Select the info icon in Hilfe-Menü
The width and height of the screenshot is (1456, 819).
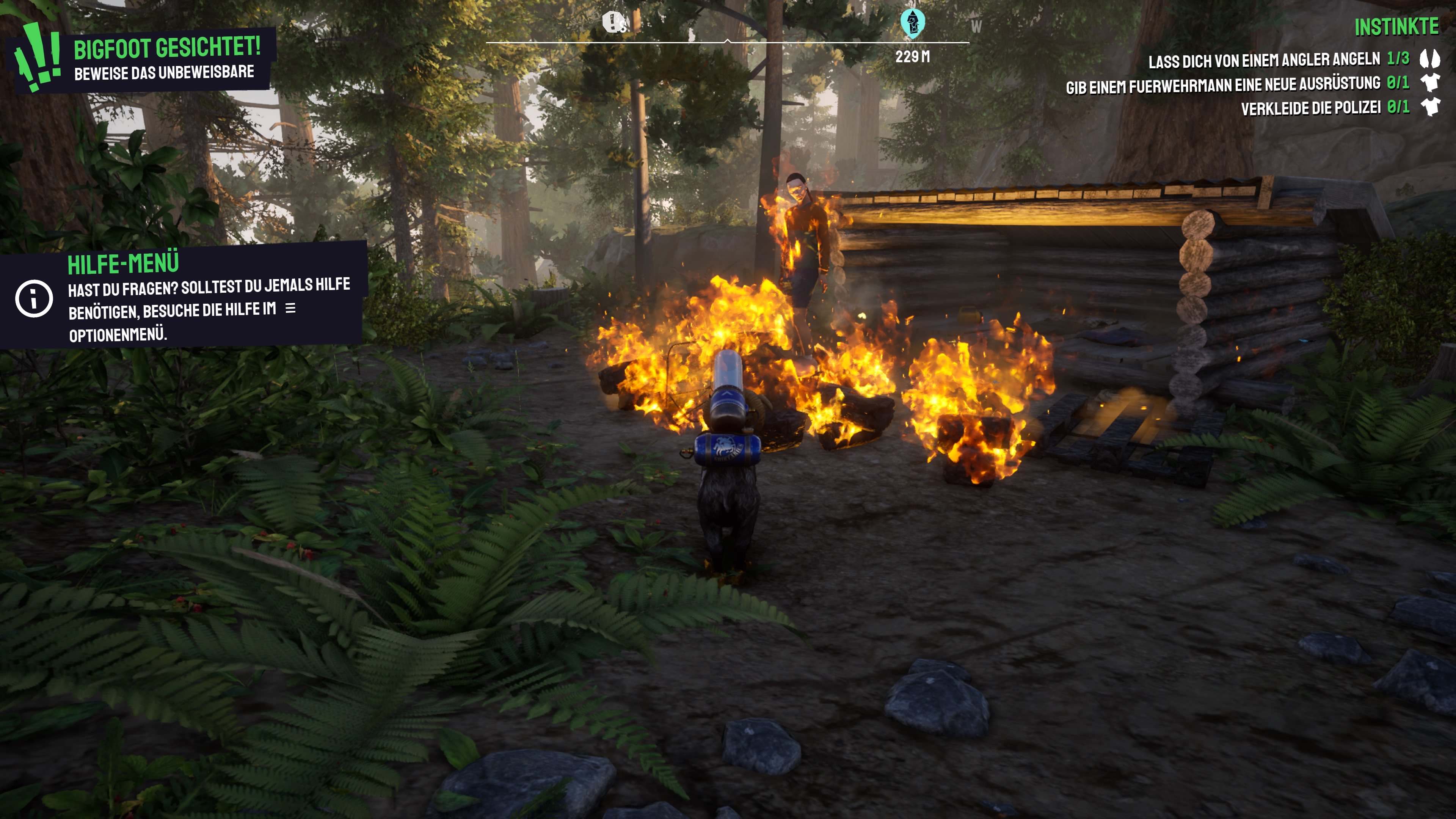click(x=34, y=298)
